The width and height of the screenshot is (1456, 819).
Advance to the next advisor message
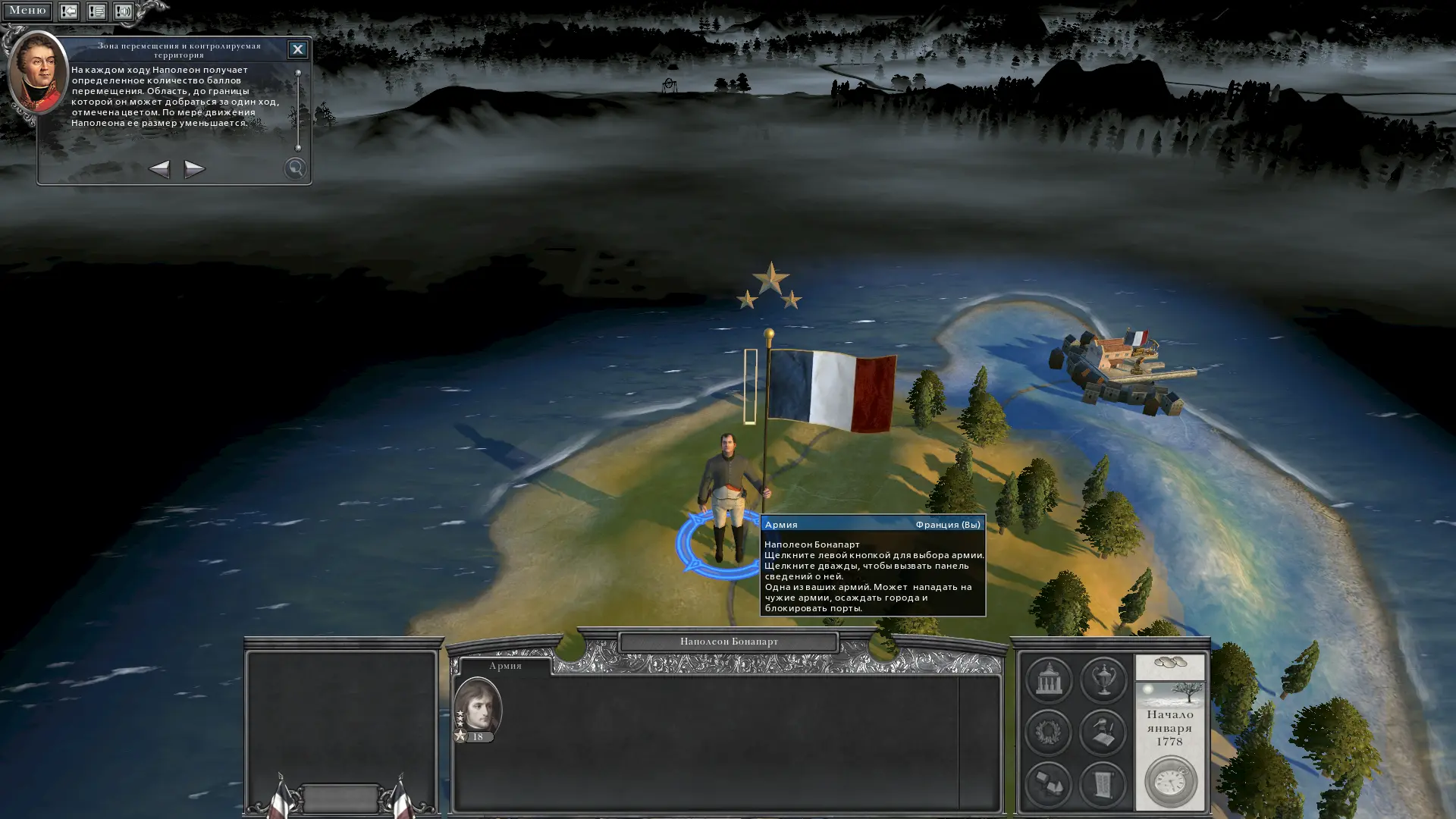(194, 168)
